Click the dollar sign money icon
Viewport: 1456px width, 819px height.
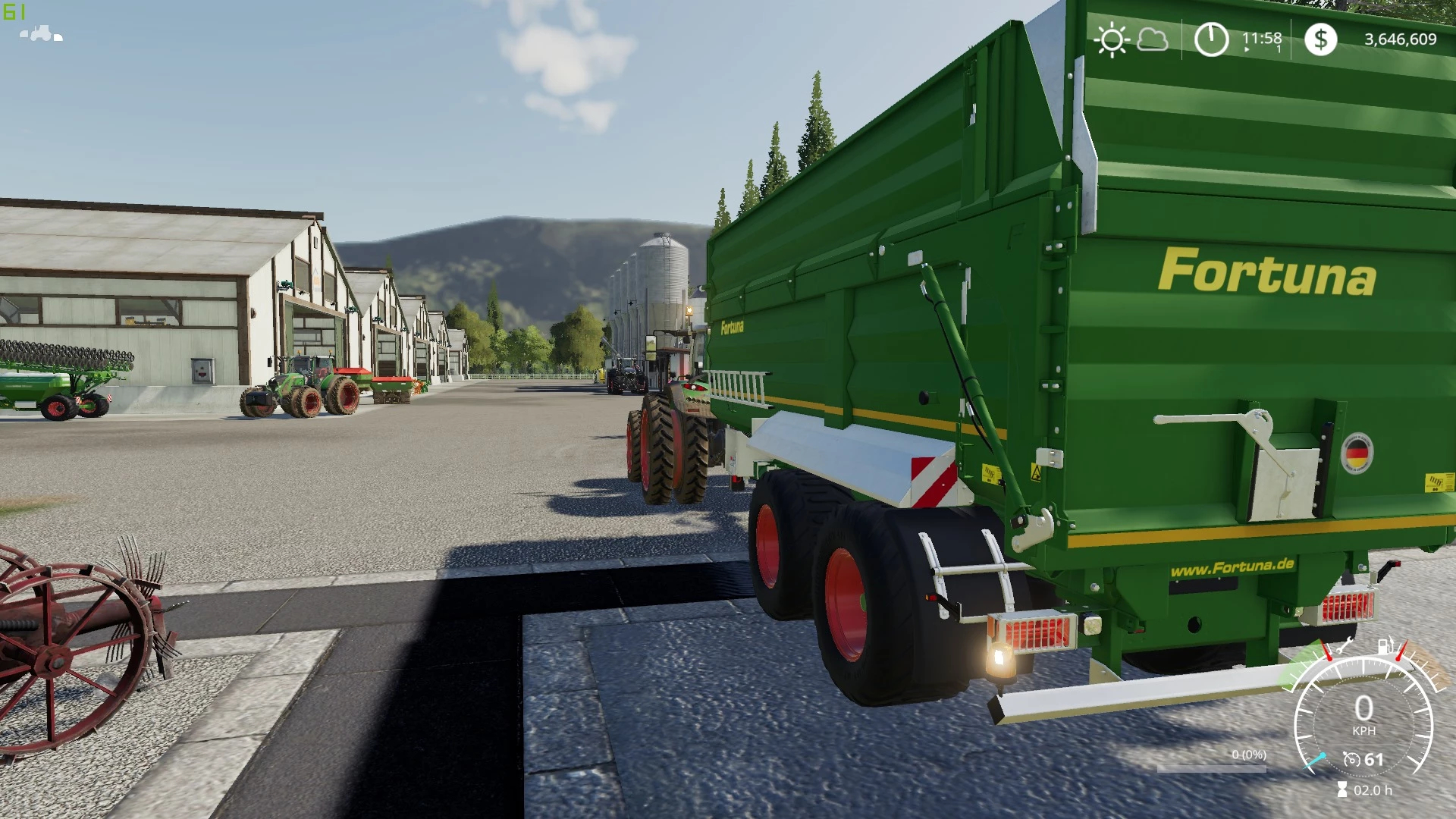1320,39
